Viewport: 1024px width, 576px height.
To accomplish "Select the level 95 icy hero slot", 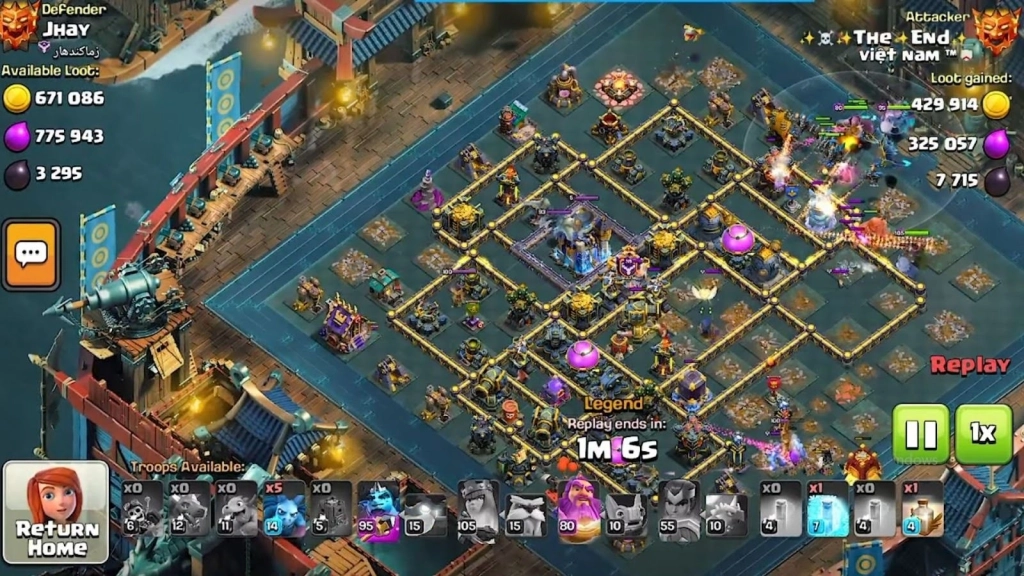I will [x=379, y=509].
